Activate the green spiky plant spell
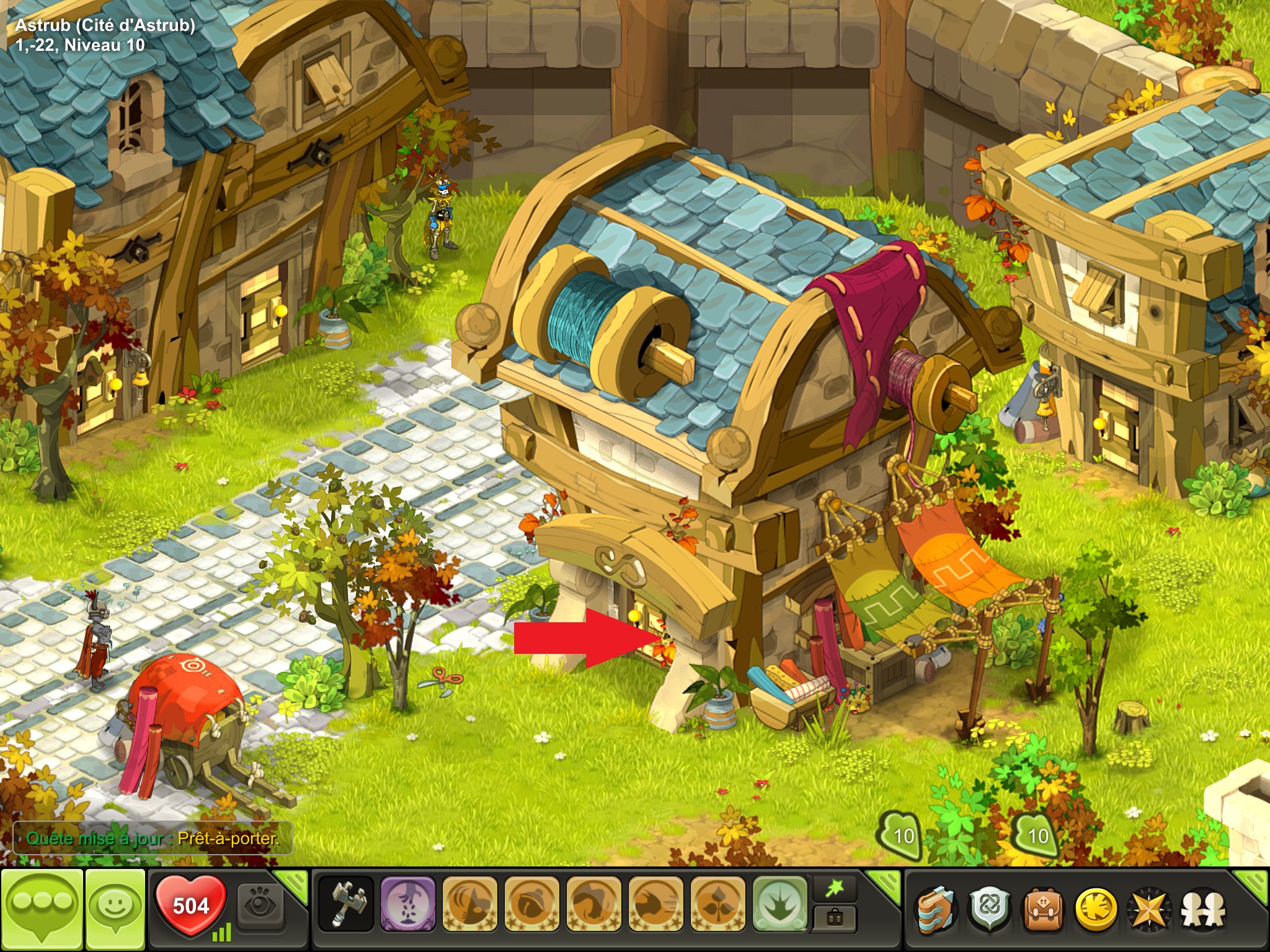 pyautogui.click(x=780, y=904)
